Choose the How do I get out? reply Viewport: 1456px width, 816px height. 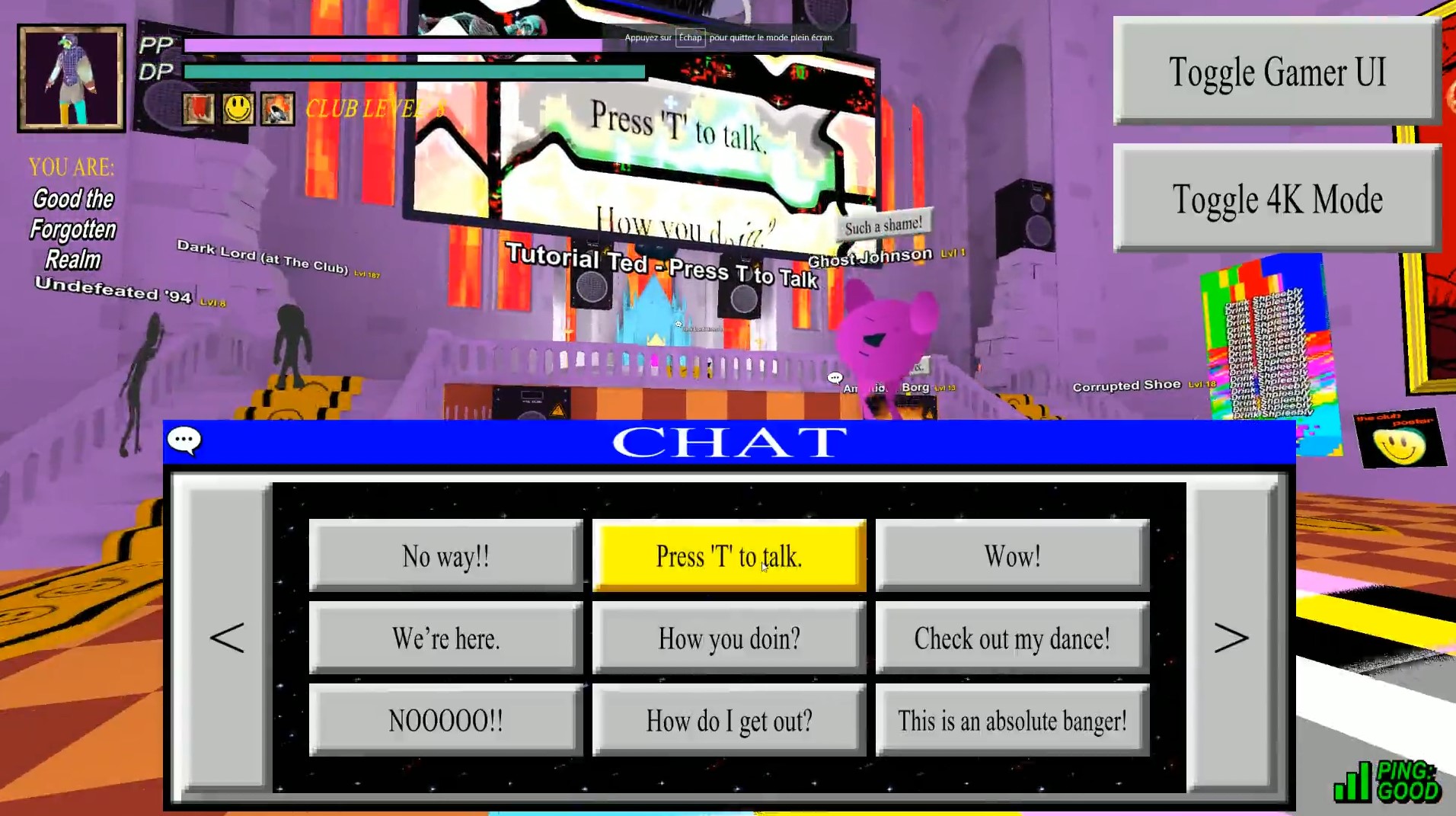pos(729,718)
